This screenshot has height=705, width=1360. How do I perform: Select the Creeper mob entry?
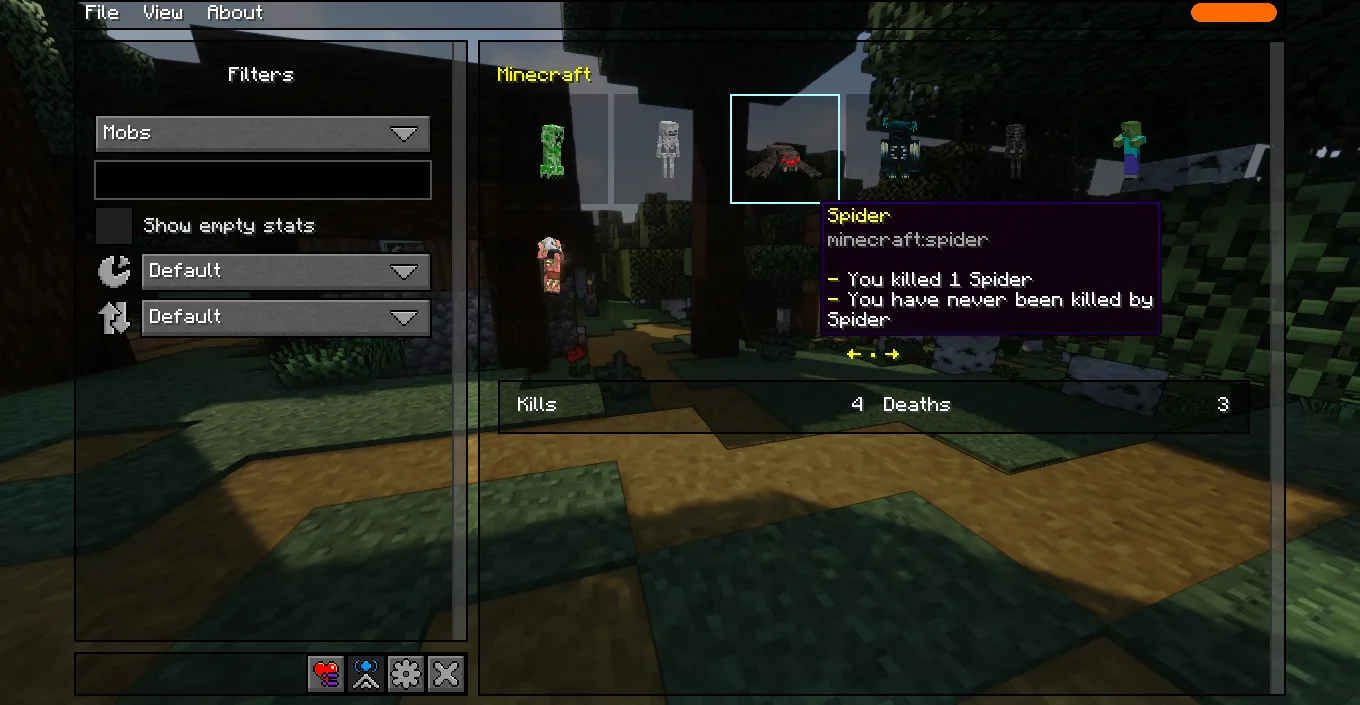click(553, 150)
